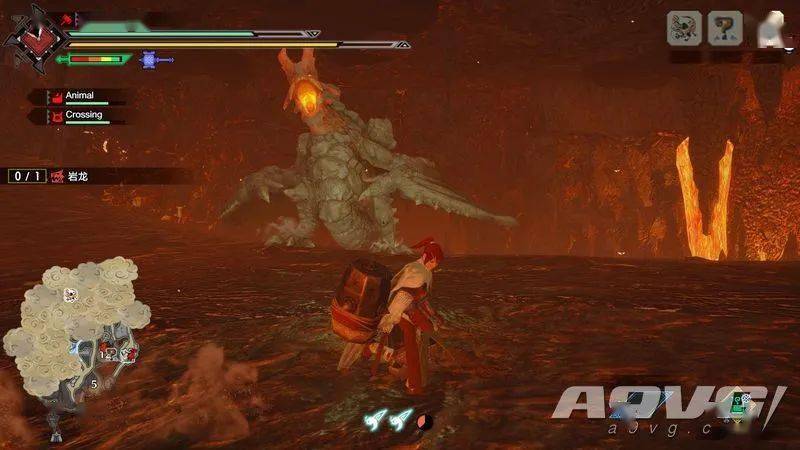
Task: Click the monster skull marker on the minimap
Action: (70, 295)
